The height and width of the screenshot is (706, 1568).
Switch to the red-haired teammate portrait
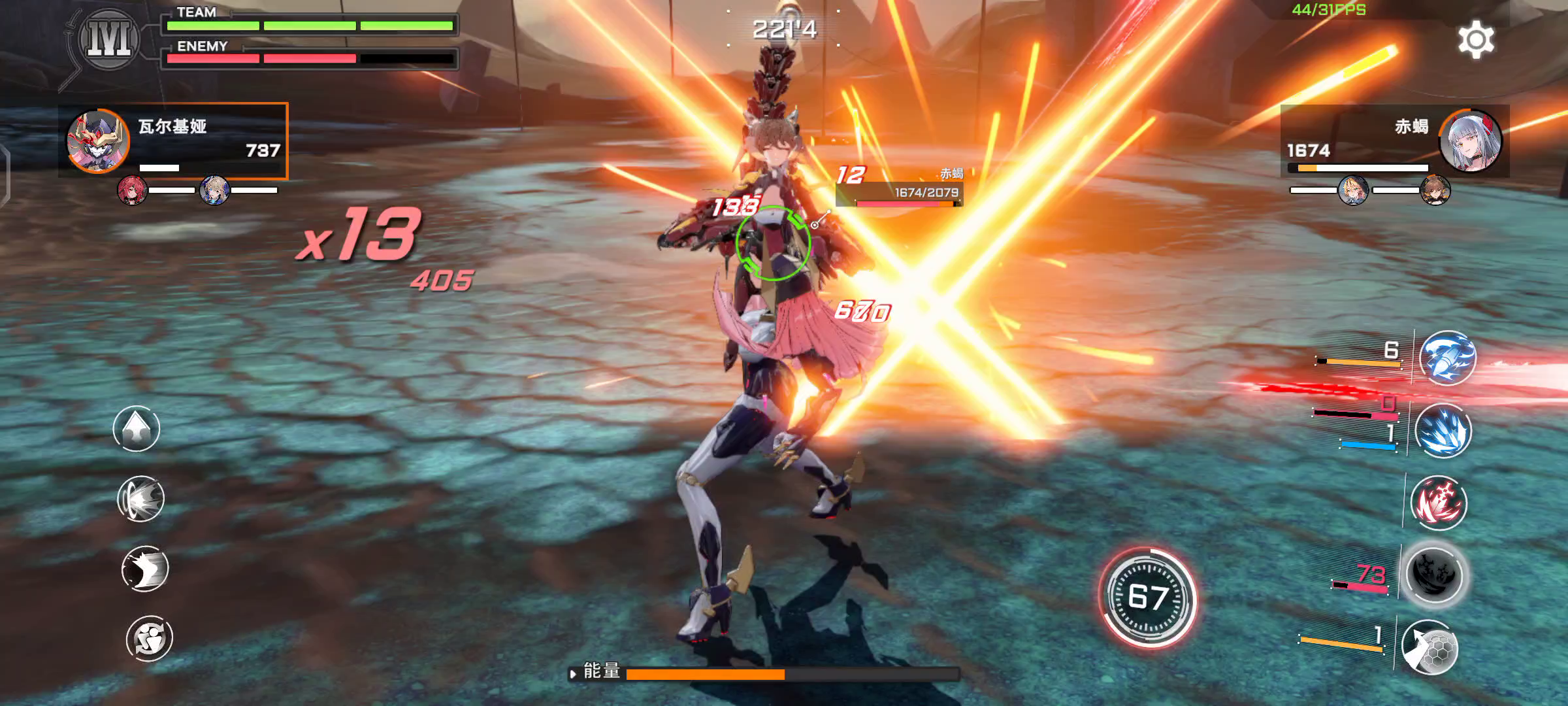click(132, 190)
